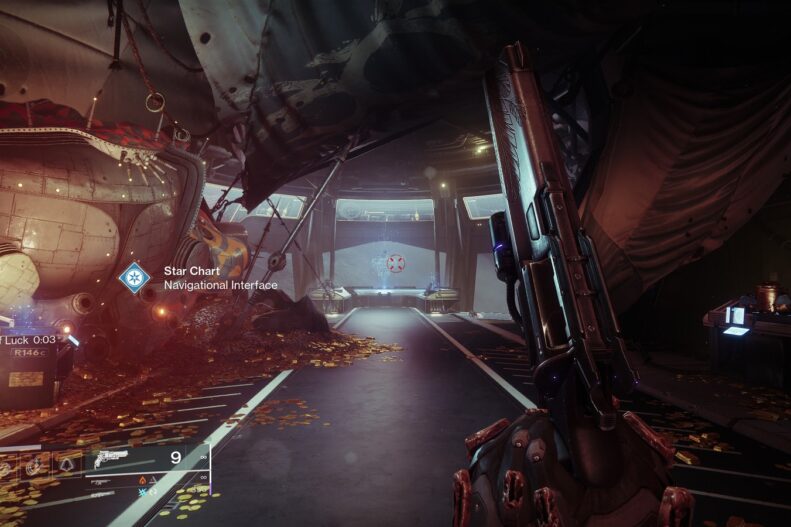The image size is (791, 527).
Task: Select the class ability triangle icon
Action: (x=65, y=462)
